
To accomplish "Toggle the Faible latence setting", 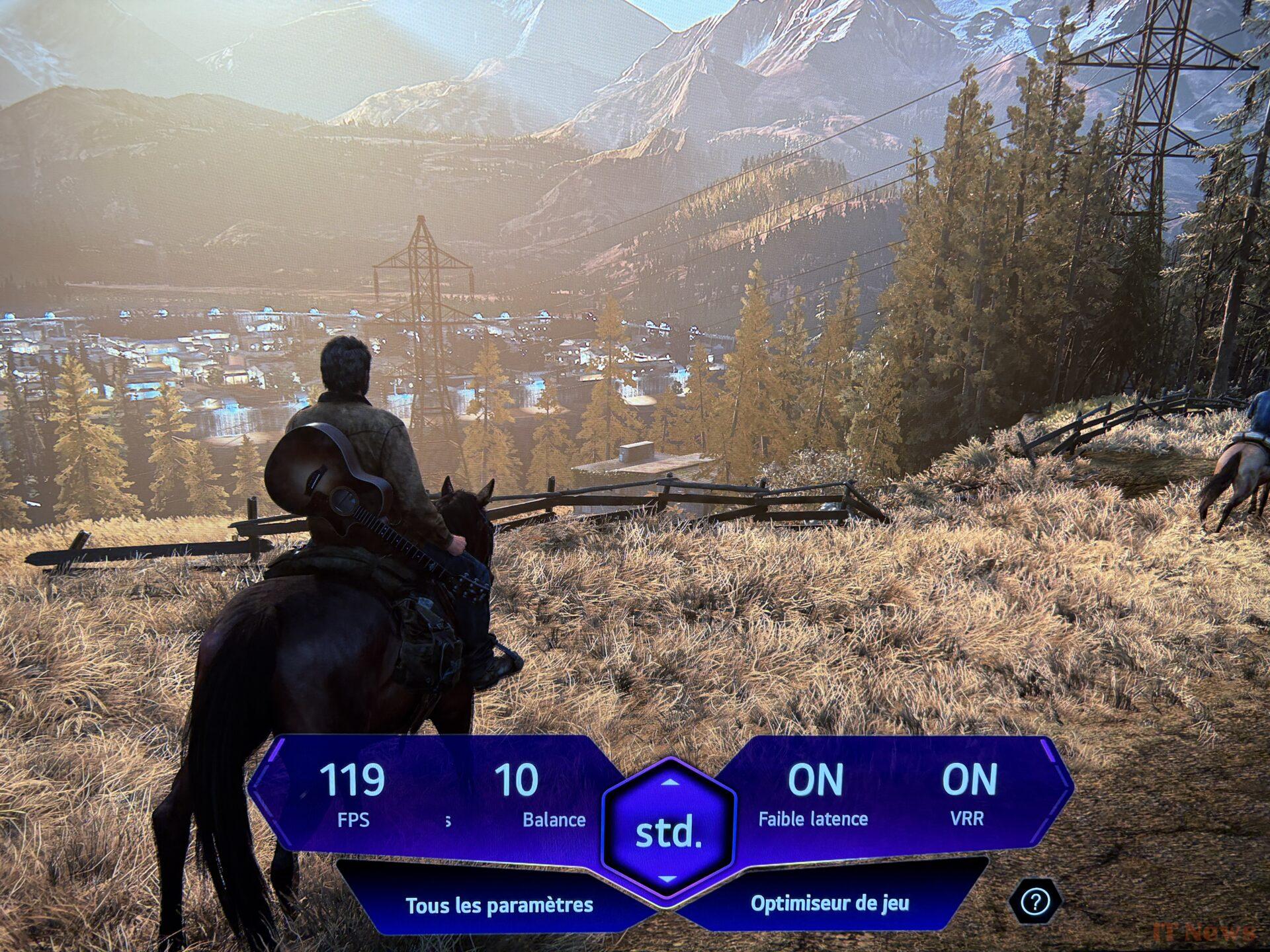I will point(814,793).
